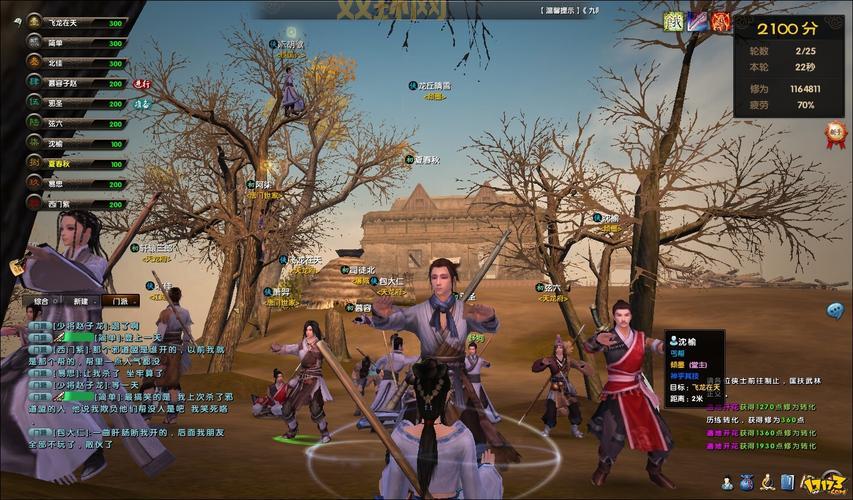Screen dimensions: 853x500
Task: Open the red medal ribbon icon
Action: pos(835,134)
